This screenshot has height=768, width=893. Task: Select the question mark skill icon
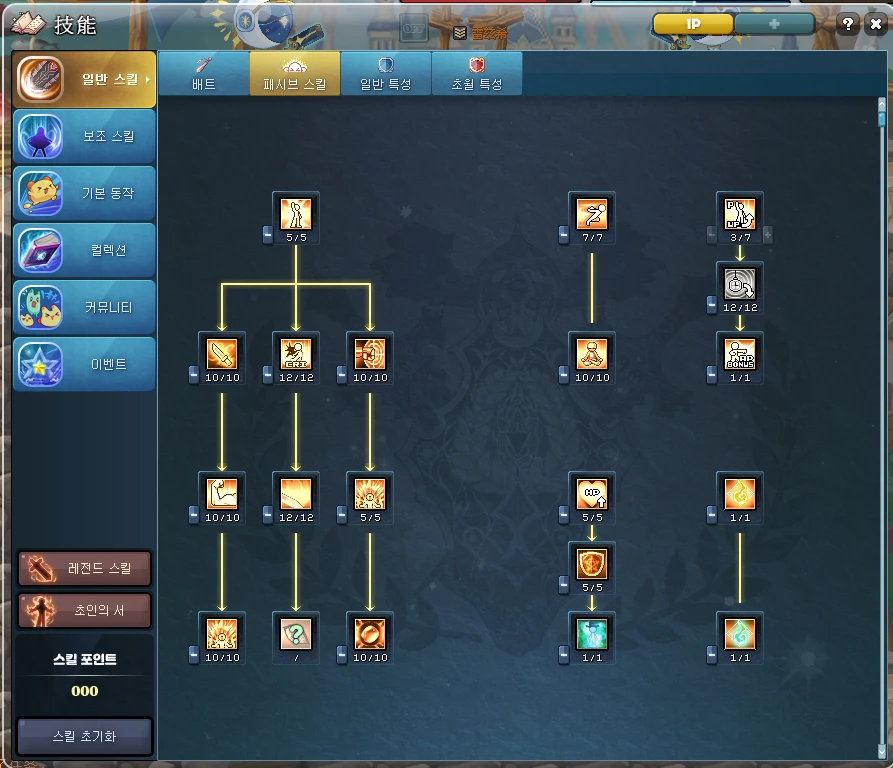click(296, 632)
